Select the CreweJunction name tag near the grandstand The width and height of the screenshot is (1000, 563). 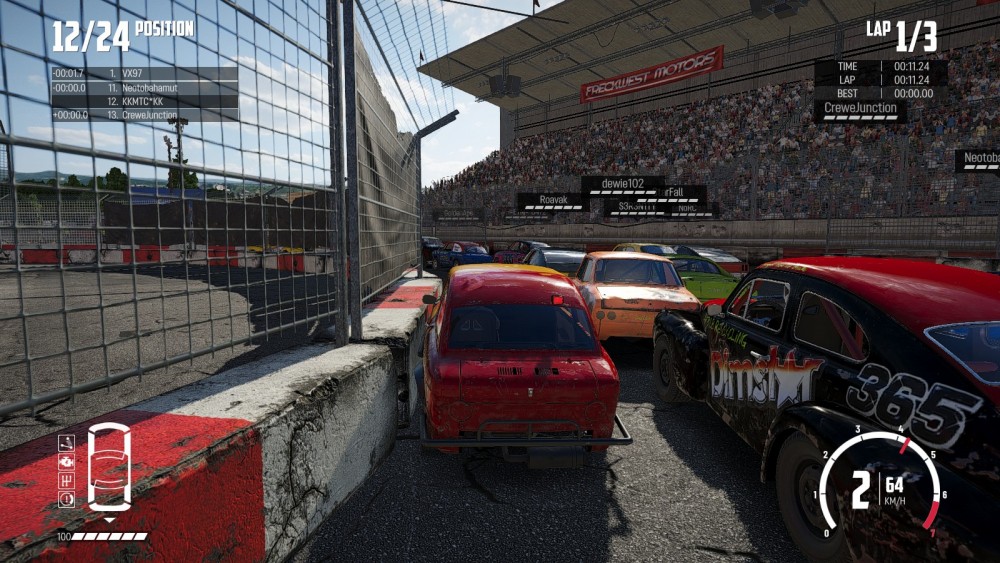click(x=860, y=108)
